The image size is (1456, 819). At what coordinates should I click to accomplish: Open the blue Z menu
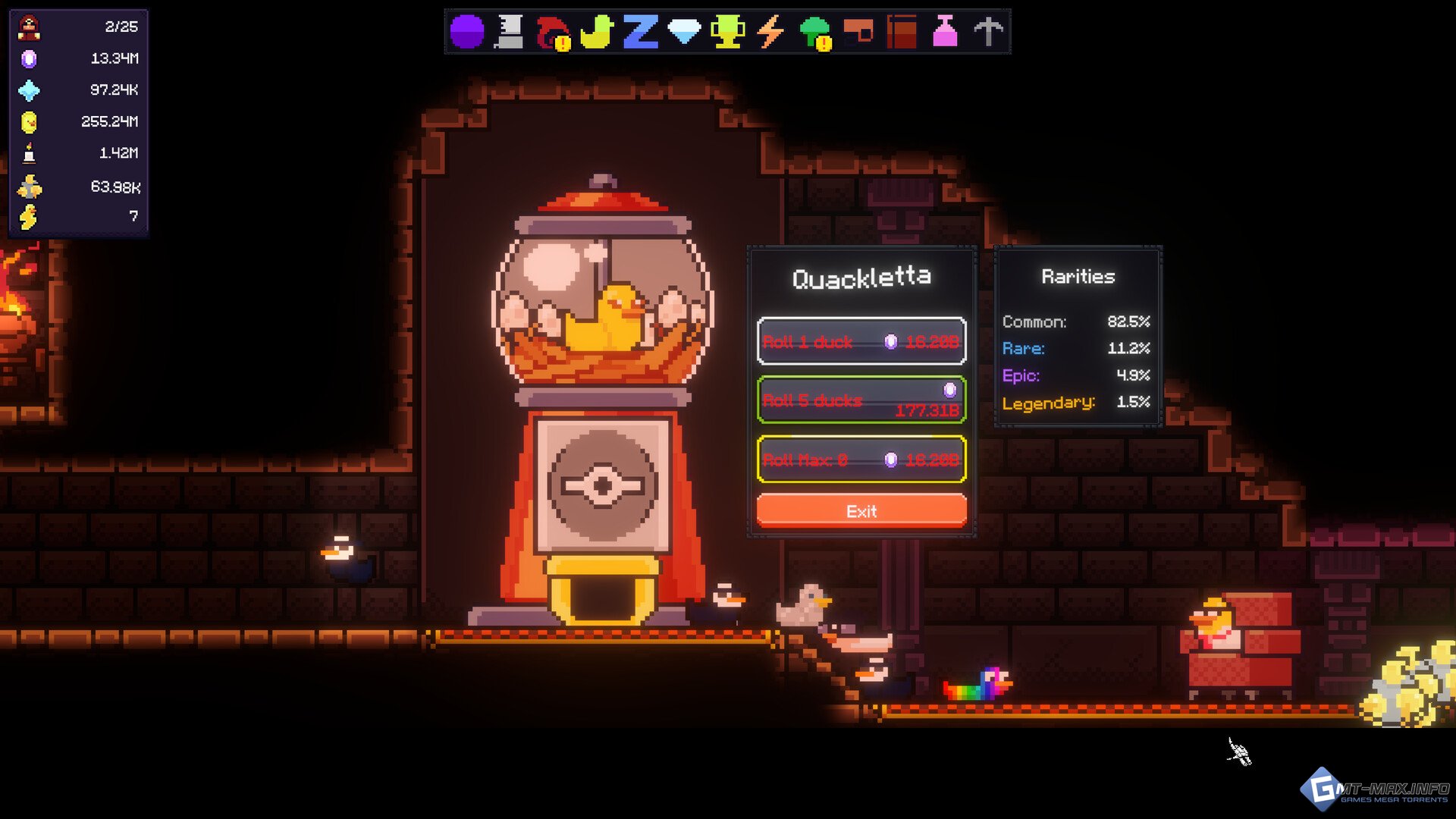point(640,32)
